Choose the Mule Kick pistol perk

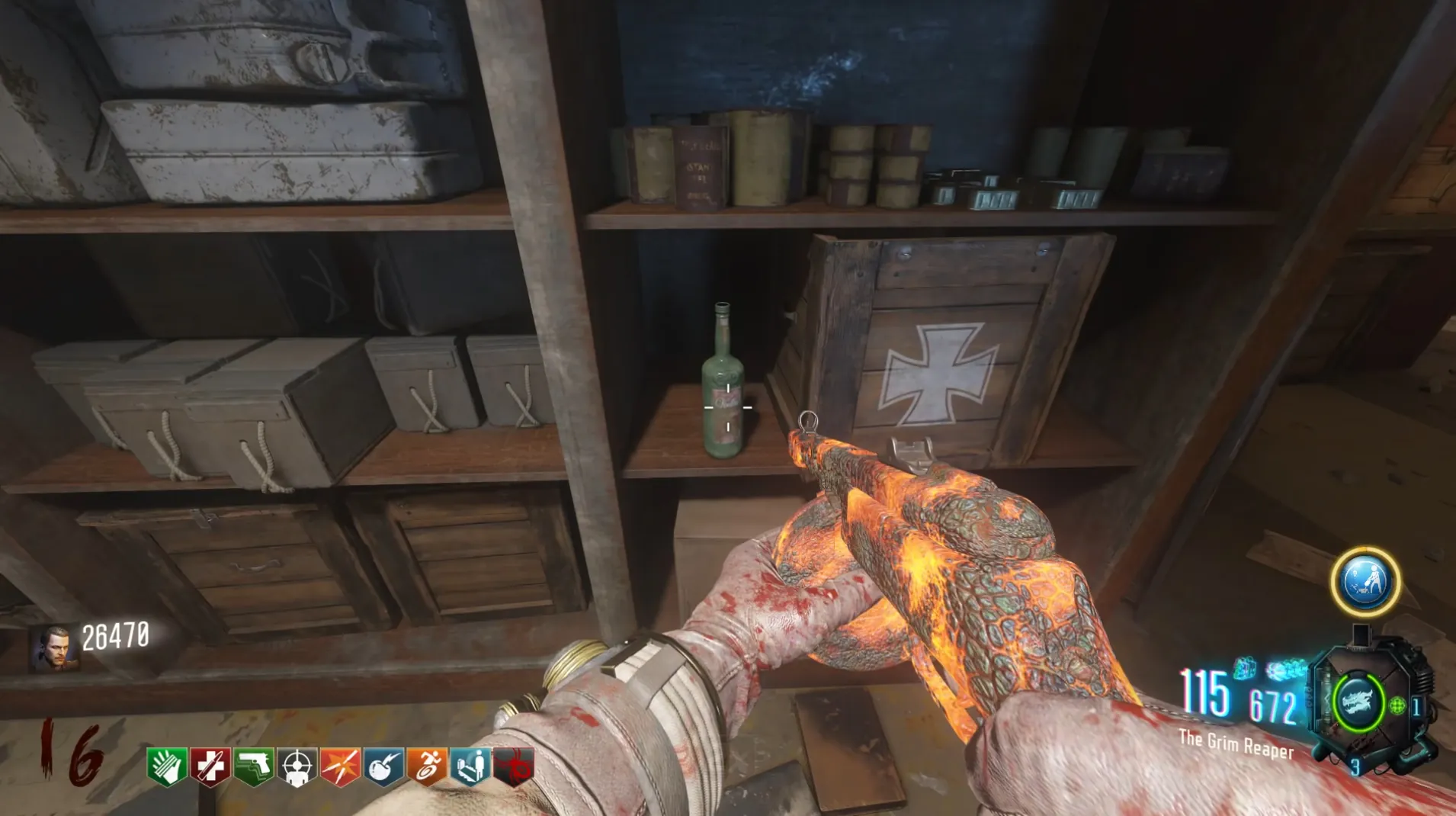(253, 766)
